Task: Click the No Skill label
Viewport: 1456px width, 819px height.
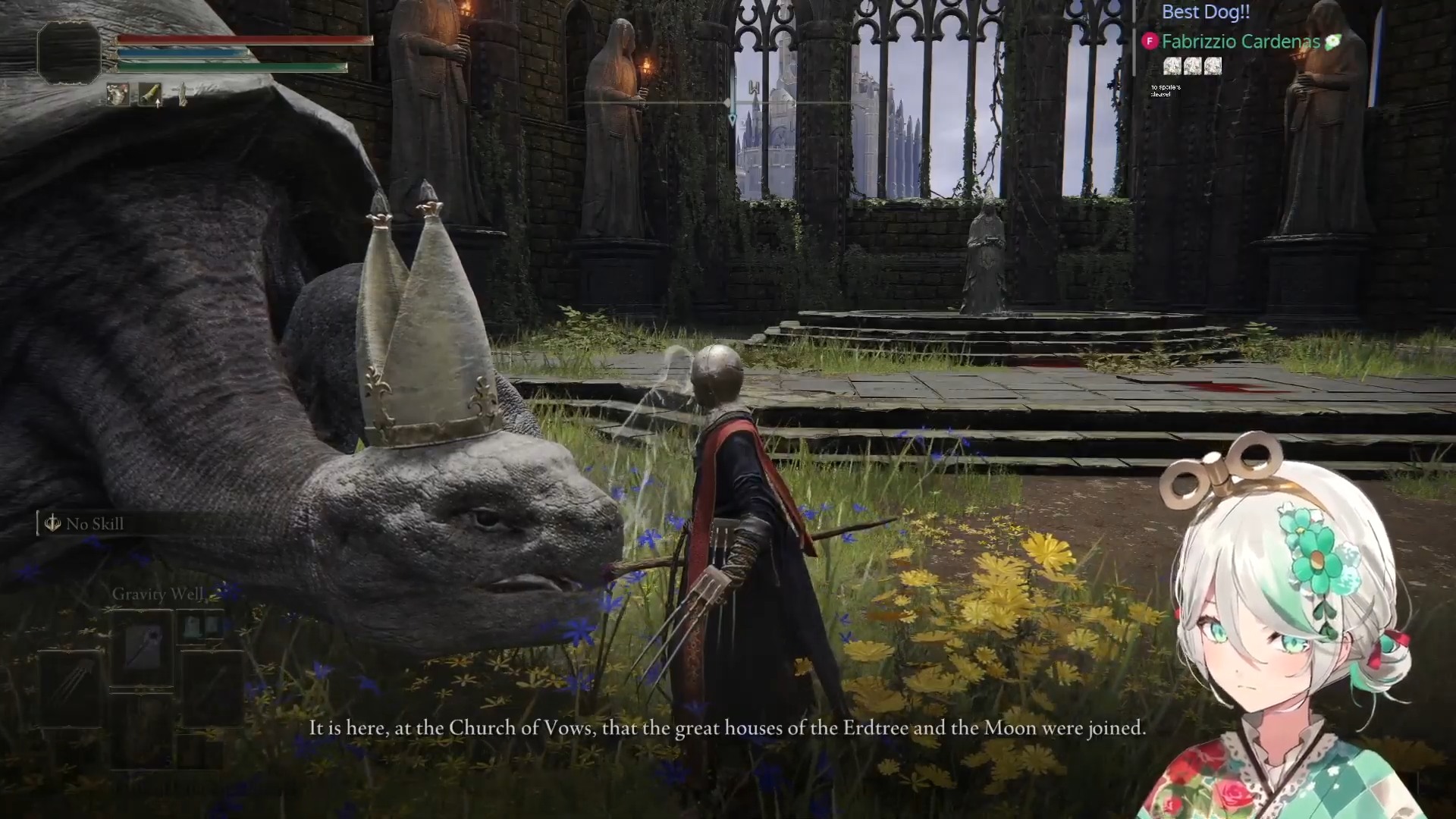Action: (94, 524)
